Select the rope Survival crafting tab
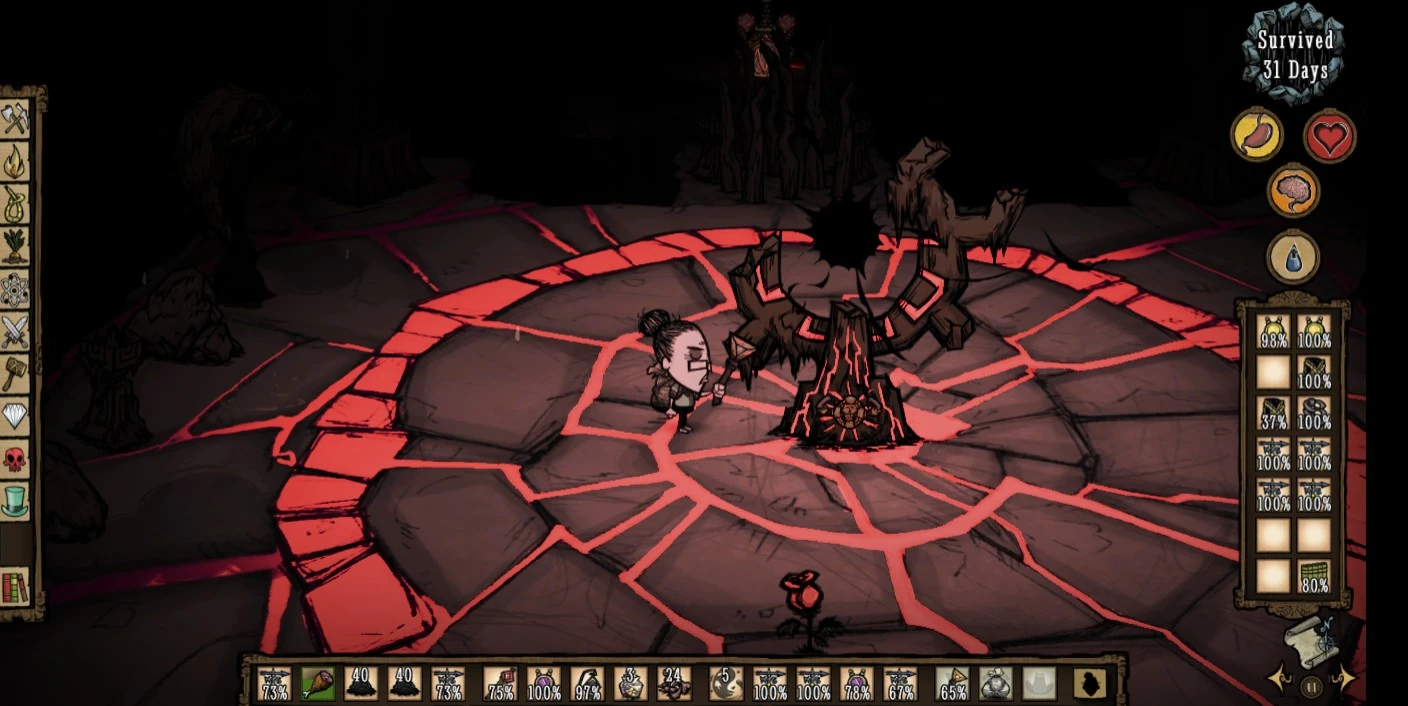 pos(15,204)
